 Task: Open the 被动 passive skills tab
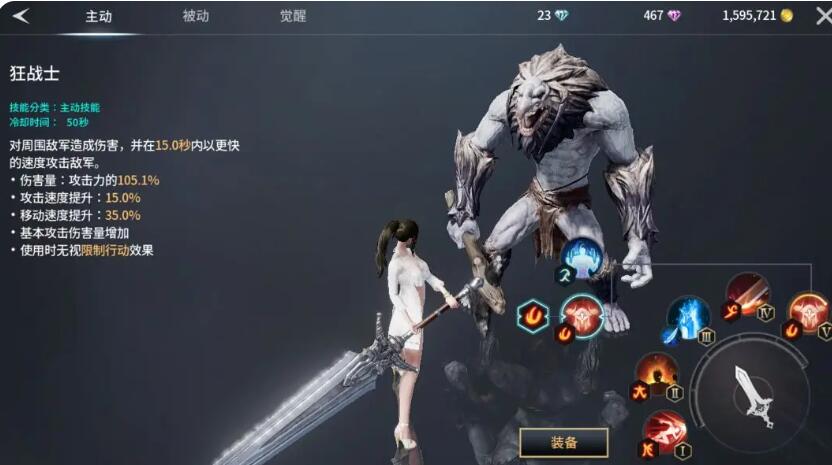tap(196, 16)
